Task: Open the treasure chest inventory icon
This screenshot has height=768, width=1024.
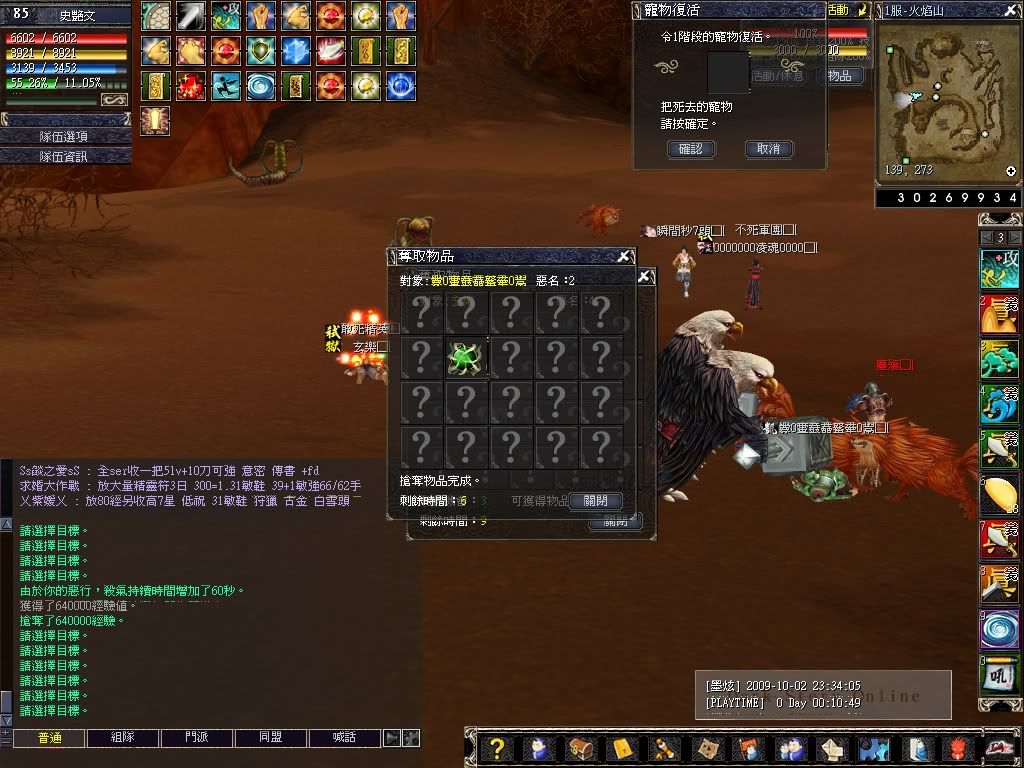Action: point(581,748)
